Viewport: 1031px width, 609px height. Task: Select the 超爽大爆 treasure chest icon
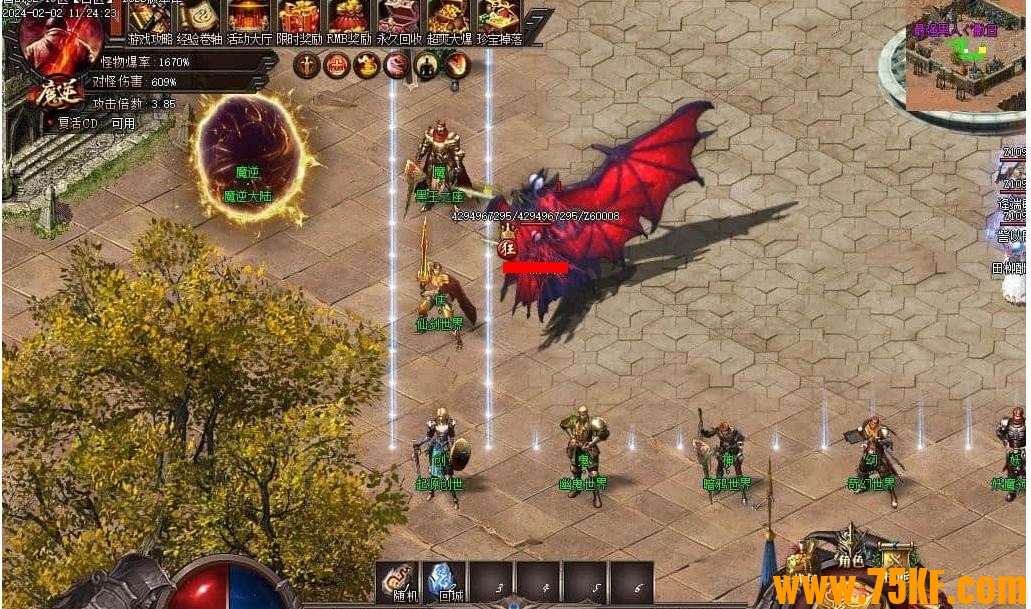(x=448, y=19)
